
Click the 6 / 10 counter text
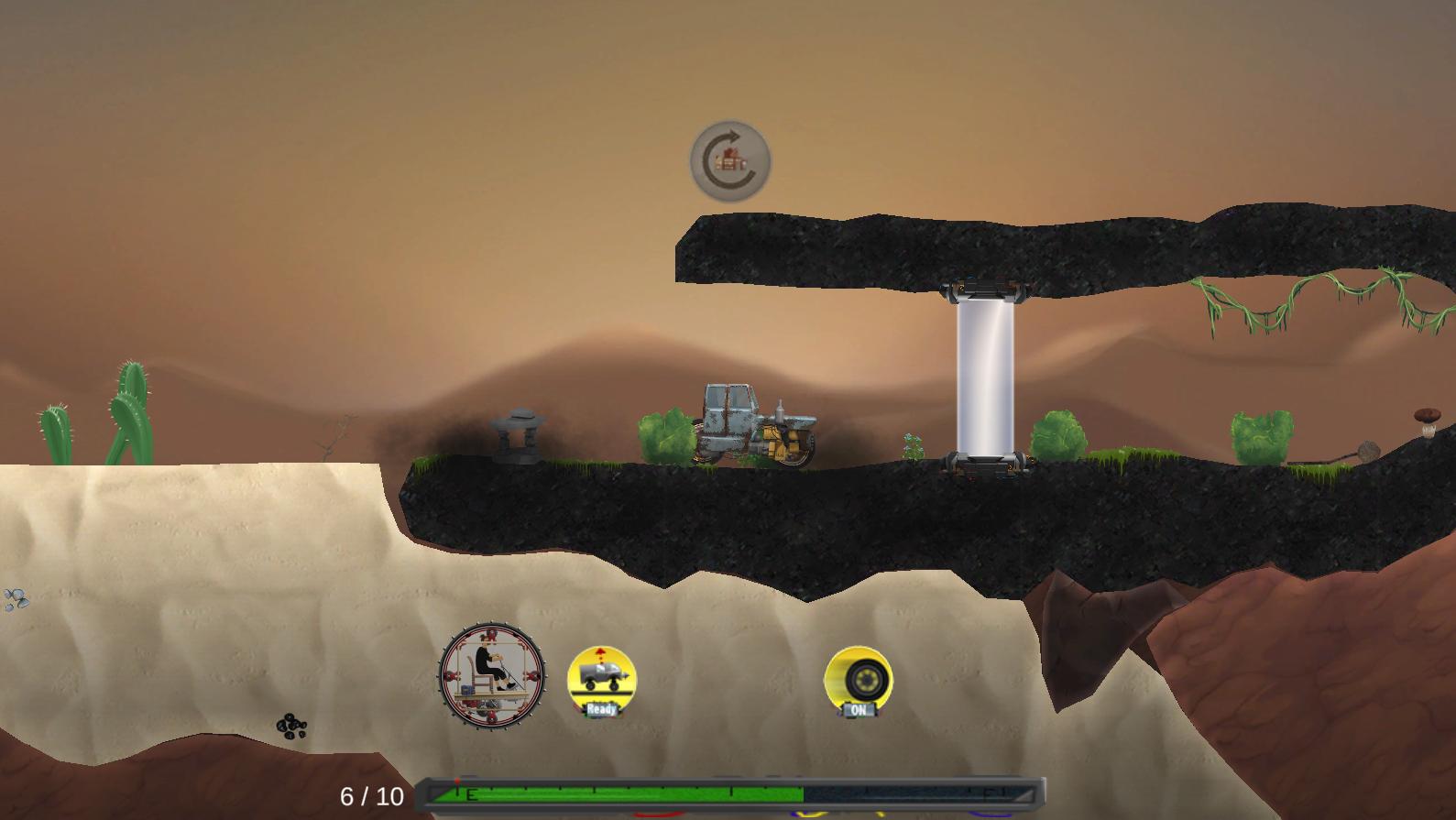[371, 796]
